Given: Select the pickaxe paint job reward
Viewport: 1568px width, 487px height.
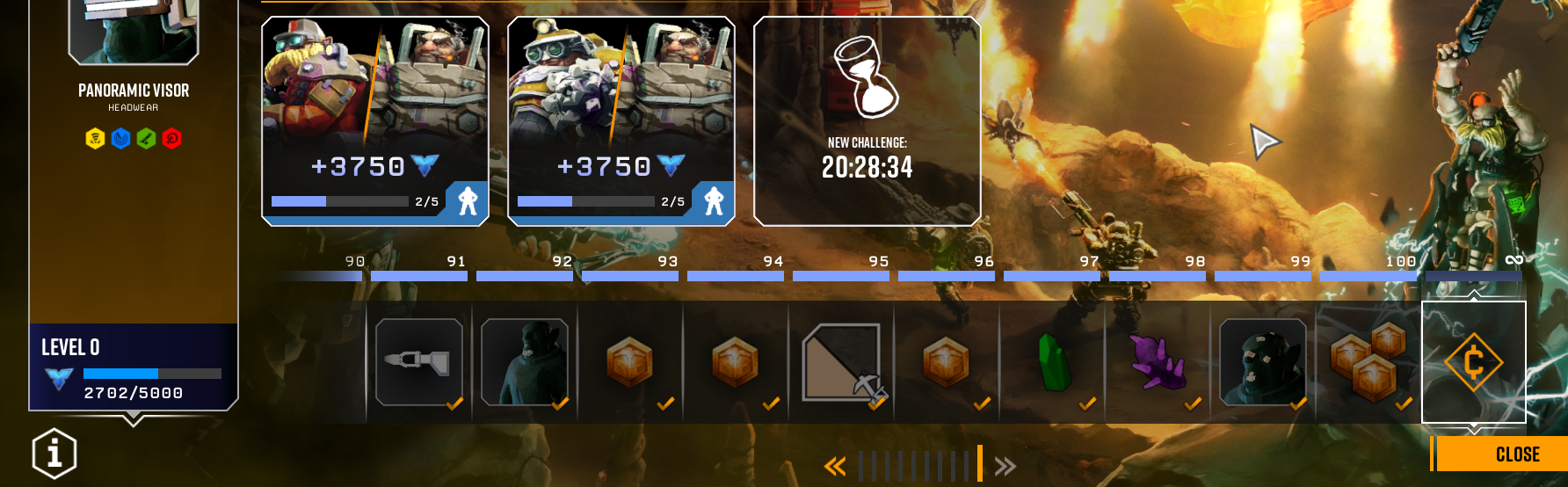Looking at the screenshot, I should click(841, 362).
